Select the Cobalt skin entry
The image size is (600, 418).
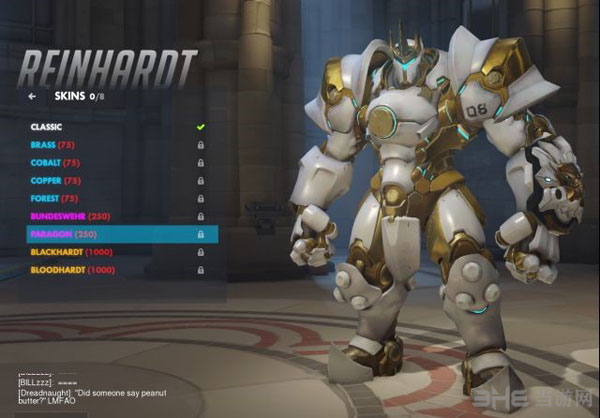57,163
